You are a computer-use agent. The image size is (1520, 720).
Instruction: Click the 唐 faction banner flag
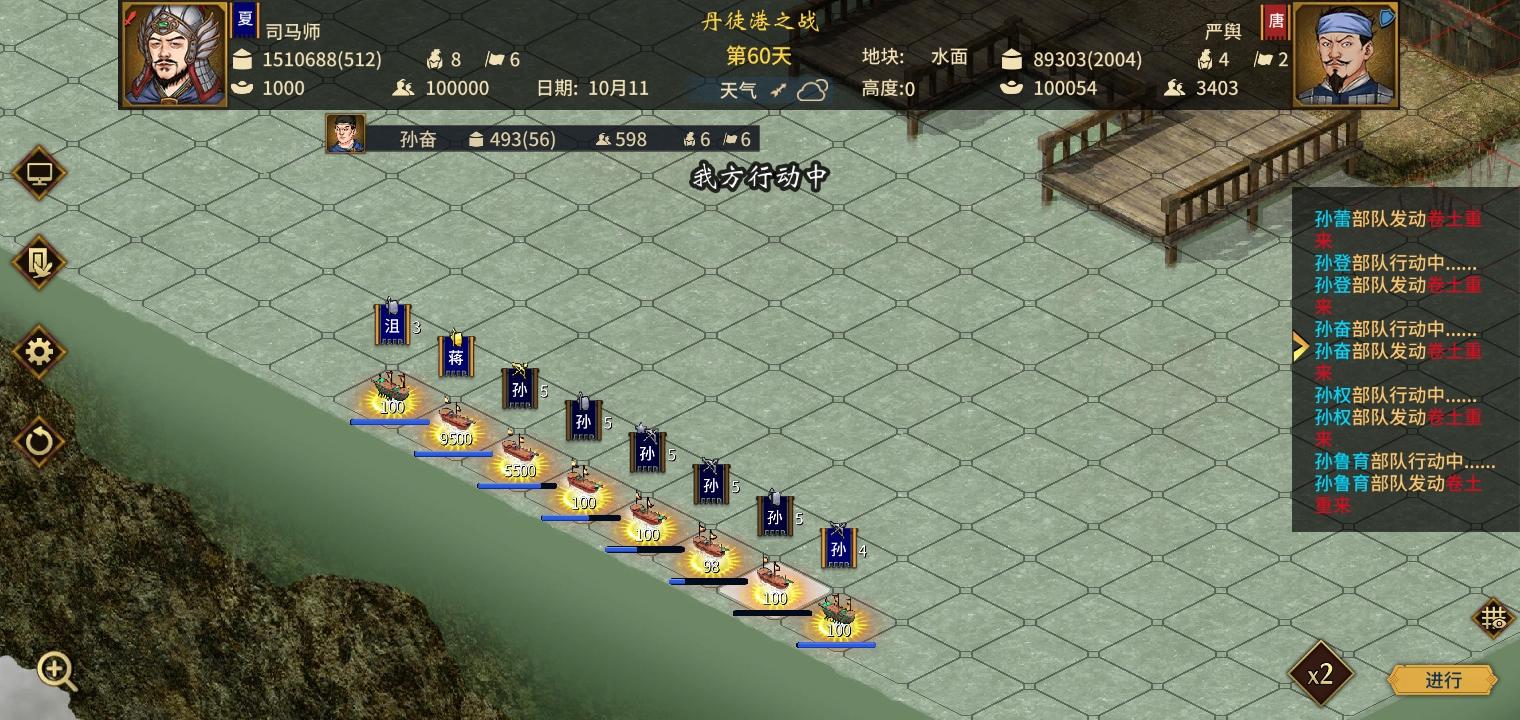tap(1275, 20)
